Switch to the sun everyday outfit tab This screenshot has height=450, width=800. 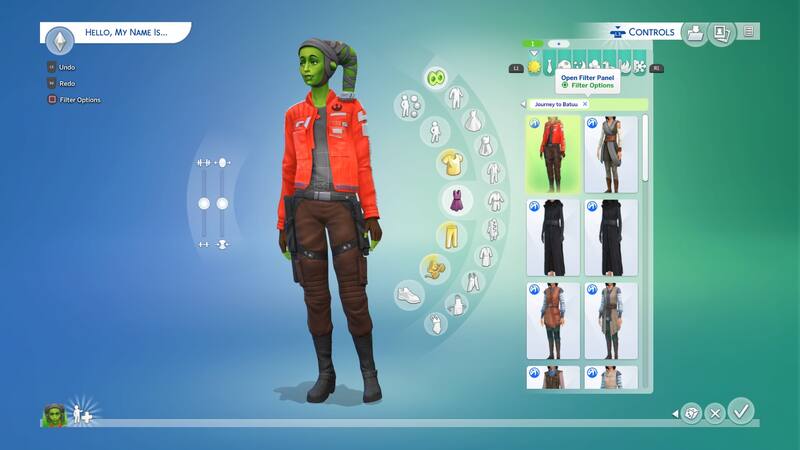point(534,67)
